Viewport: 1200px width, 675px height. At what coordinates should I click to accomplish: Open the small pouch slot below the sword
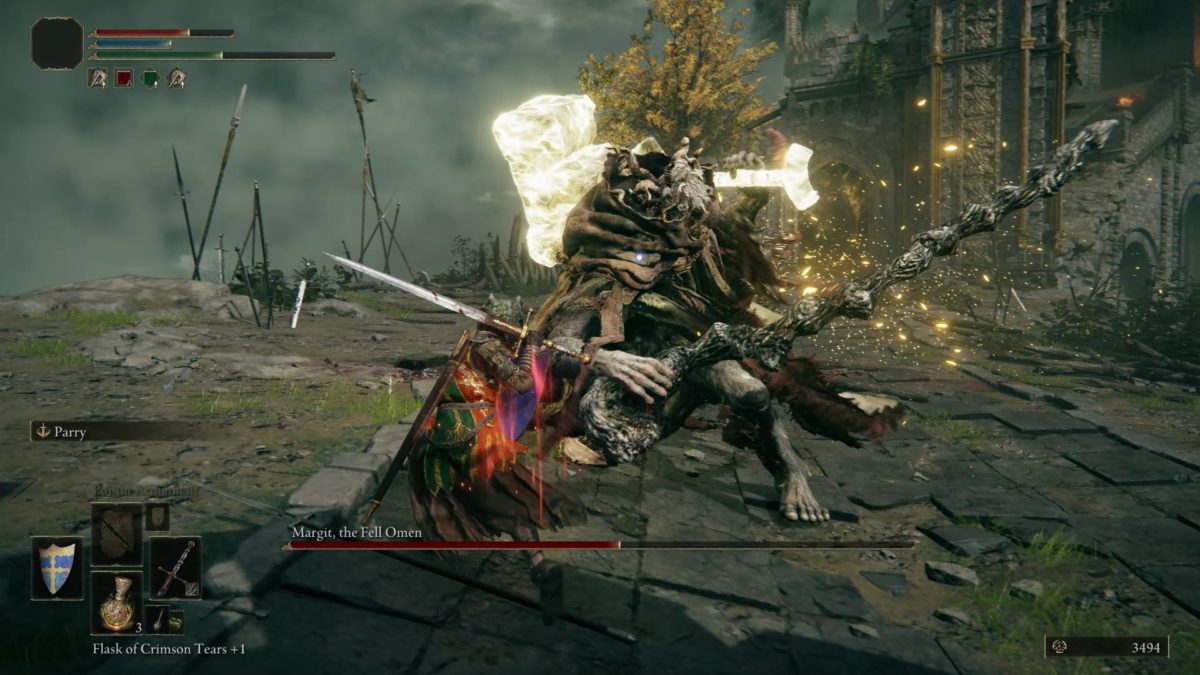[157, 619]
